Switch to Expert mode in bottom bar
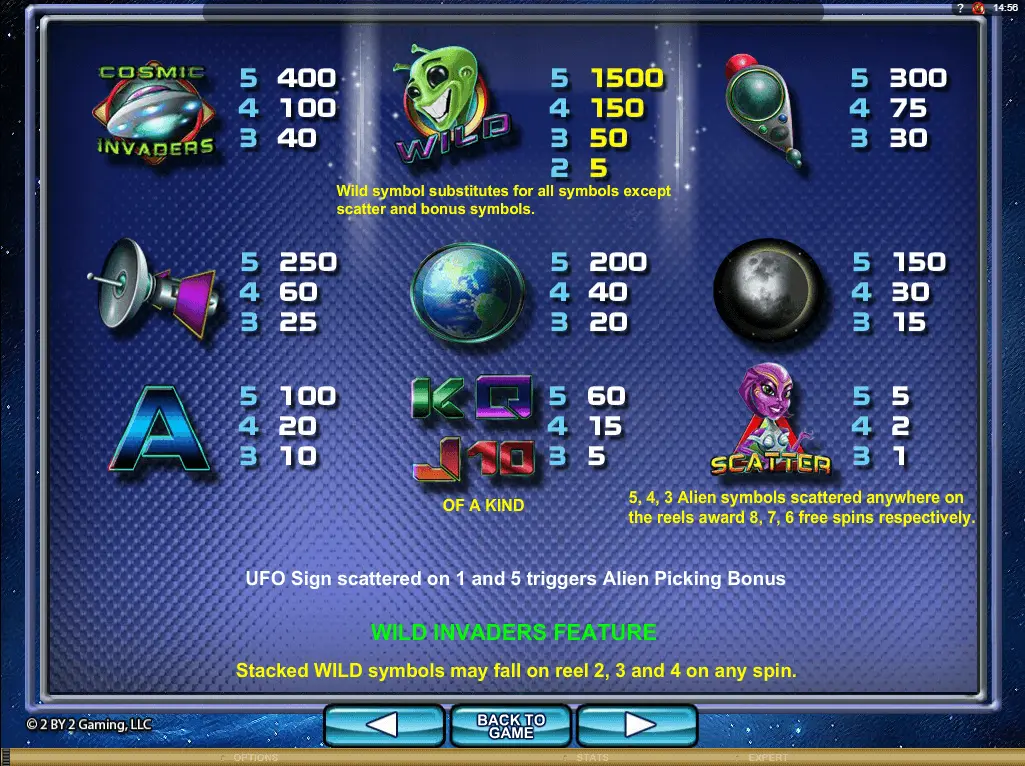This screenshot has width=1025, height=766. 769,758
